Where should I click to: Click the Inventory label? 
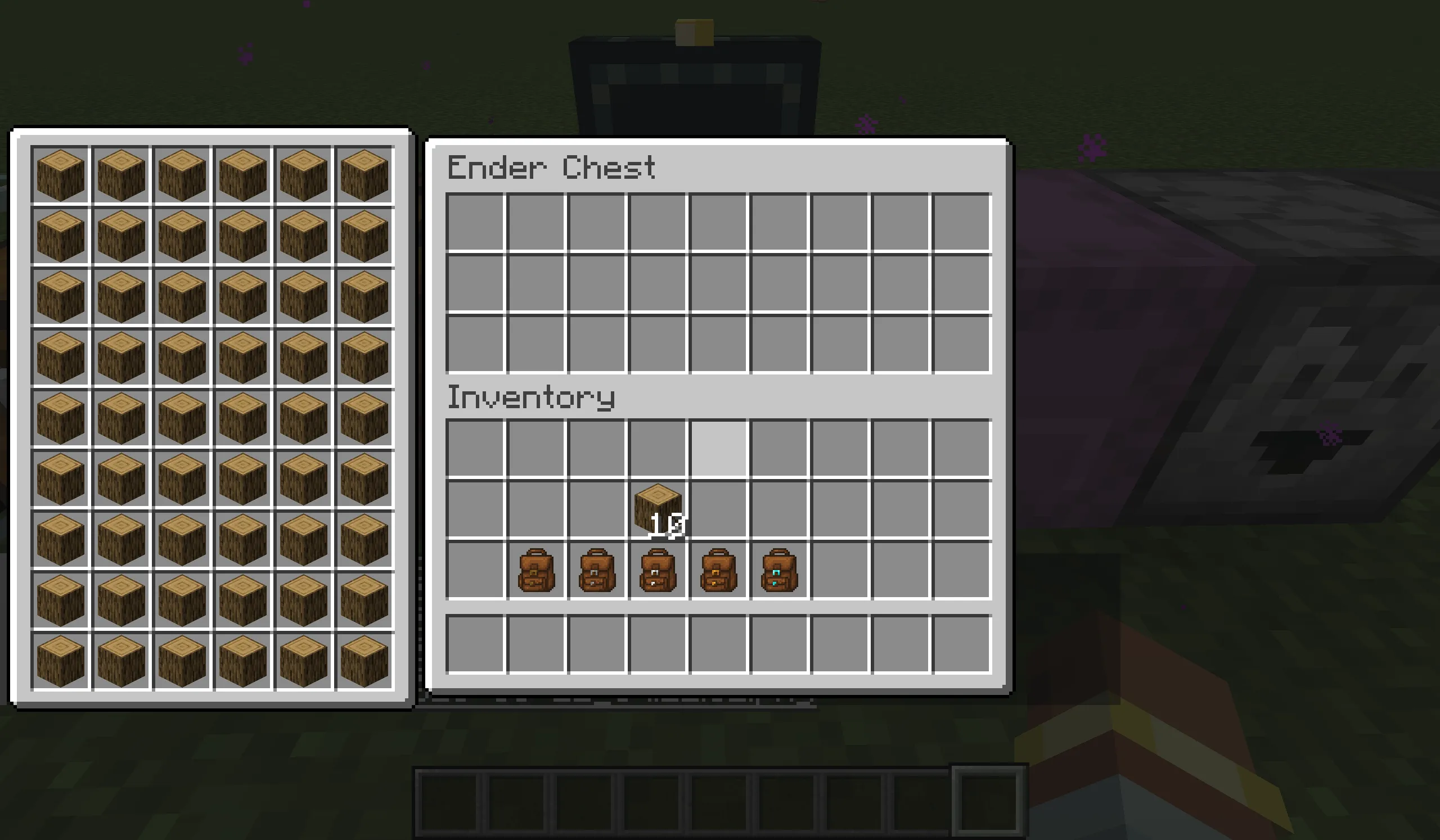[x=530, y=399]
